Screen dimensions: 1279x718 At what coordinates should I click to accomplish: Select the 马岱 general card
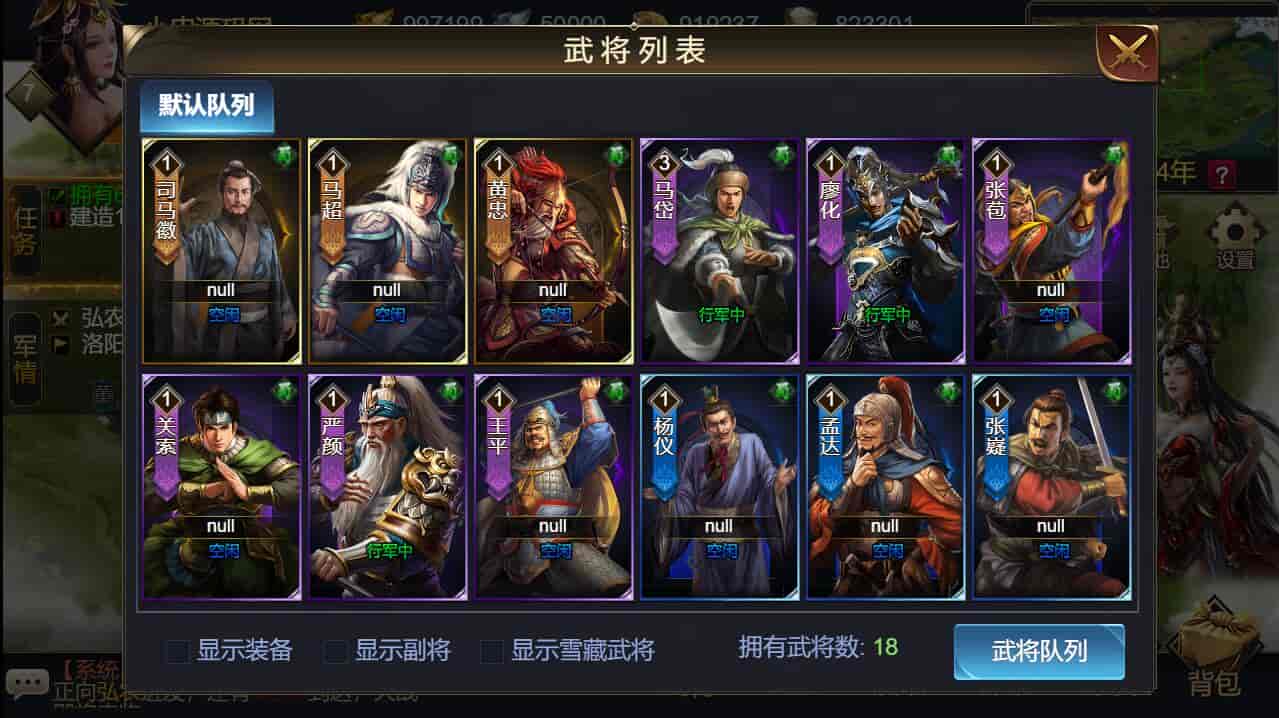[x=719, y=251]
